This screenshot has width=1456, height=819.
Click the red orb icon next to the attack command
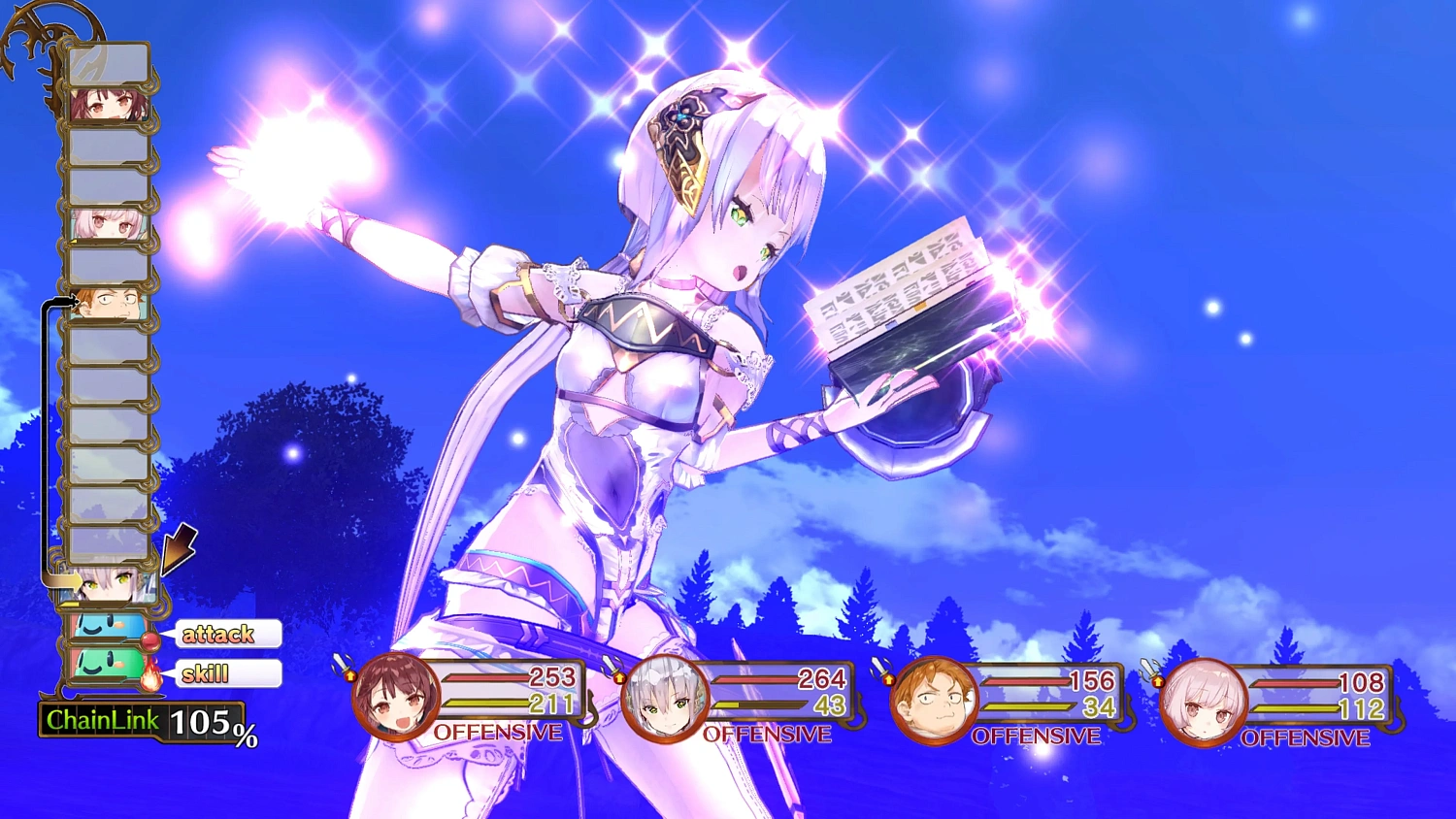[152, 640]
